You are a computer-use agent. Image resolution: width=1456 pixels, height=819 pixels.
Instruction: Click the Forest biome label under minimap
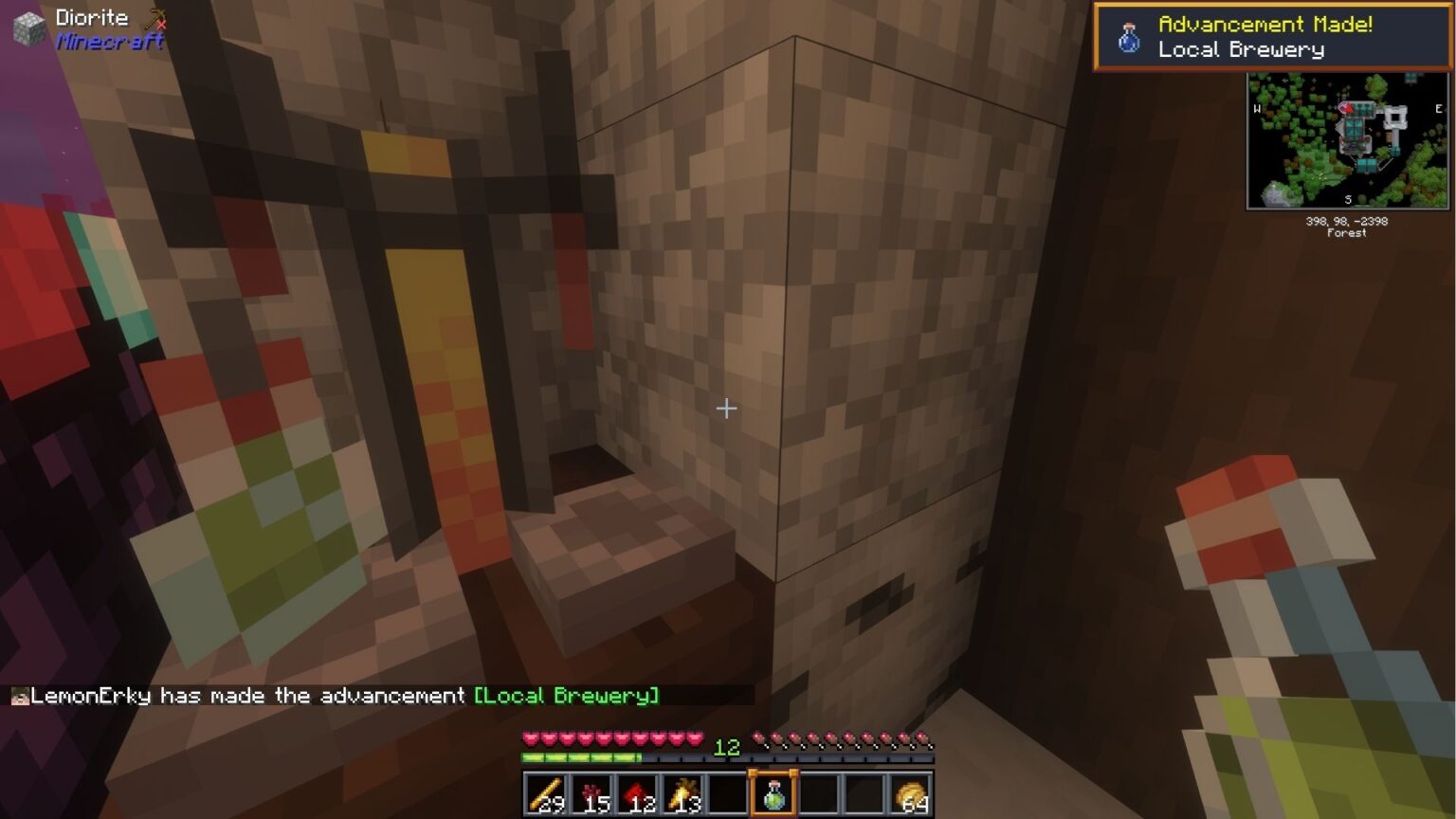1347,233
